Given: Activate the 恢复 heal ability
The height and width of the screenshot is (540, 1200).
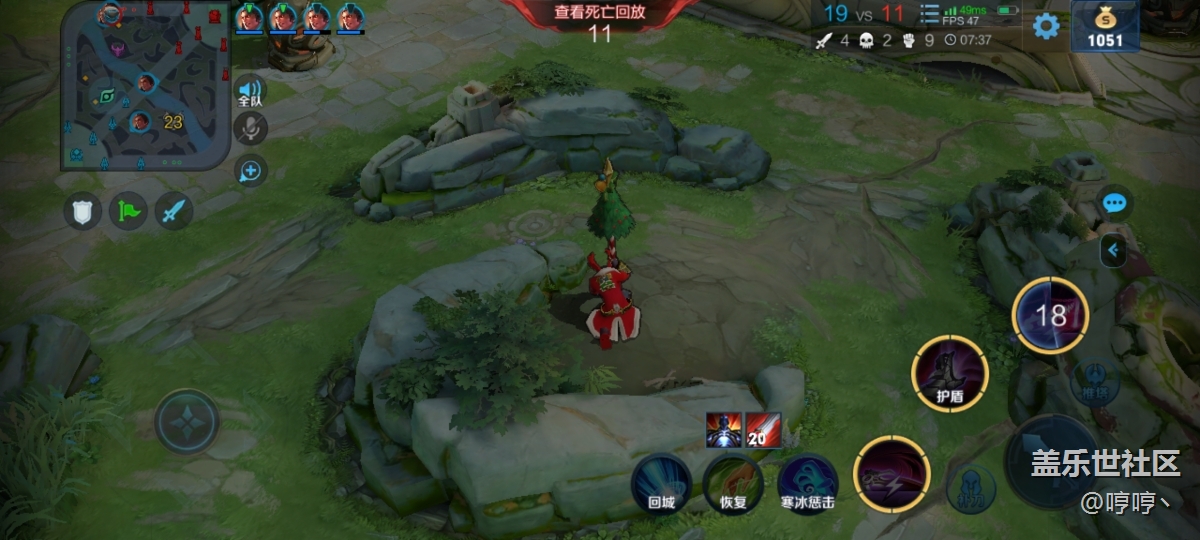Looking at the screenshot, I should coord(734,483).
